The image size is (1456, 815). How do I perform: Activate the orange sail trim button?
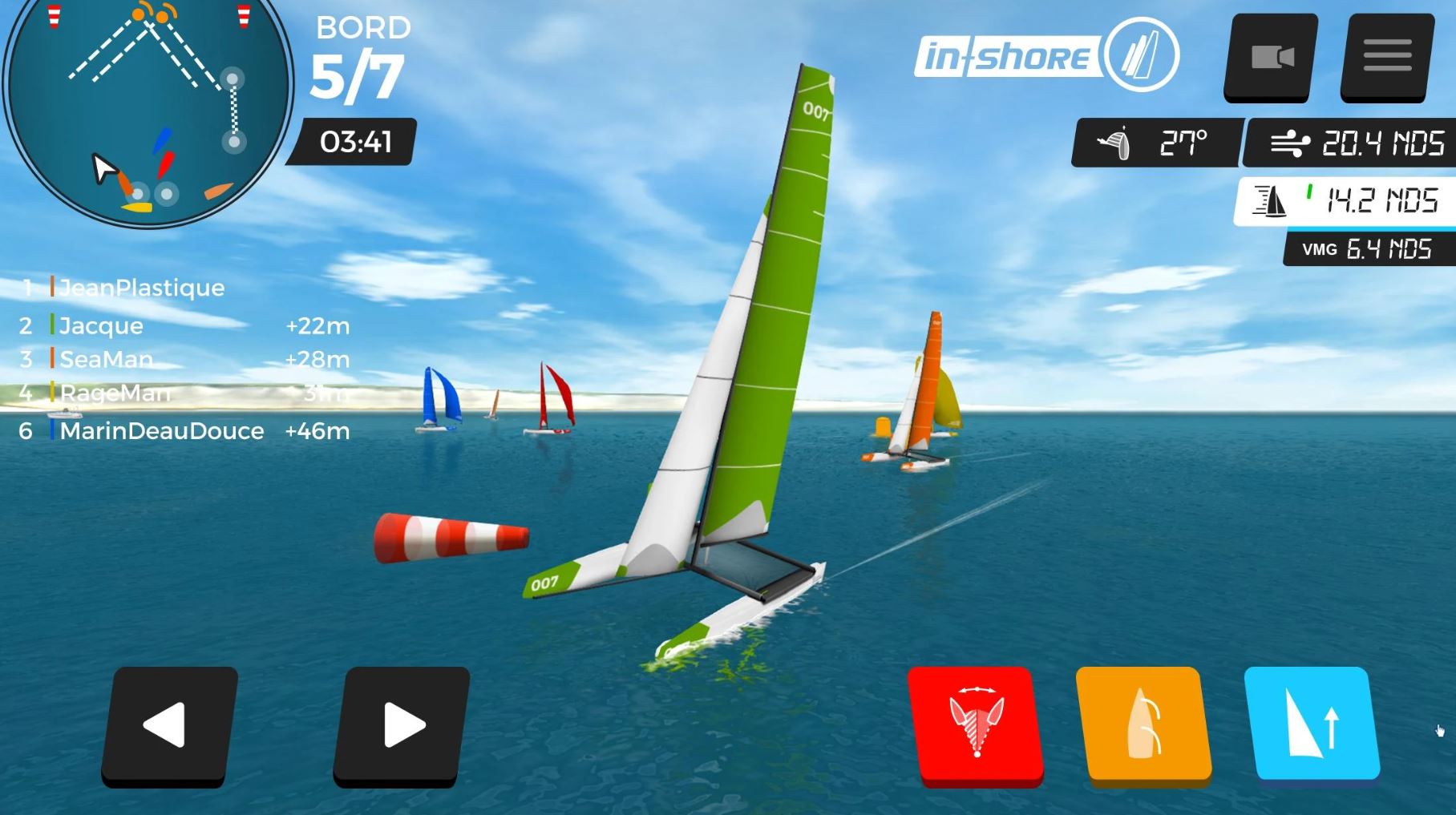click(1143, 724)
